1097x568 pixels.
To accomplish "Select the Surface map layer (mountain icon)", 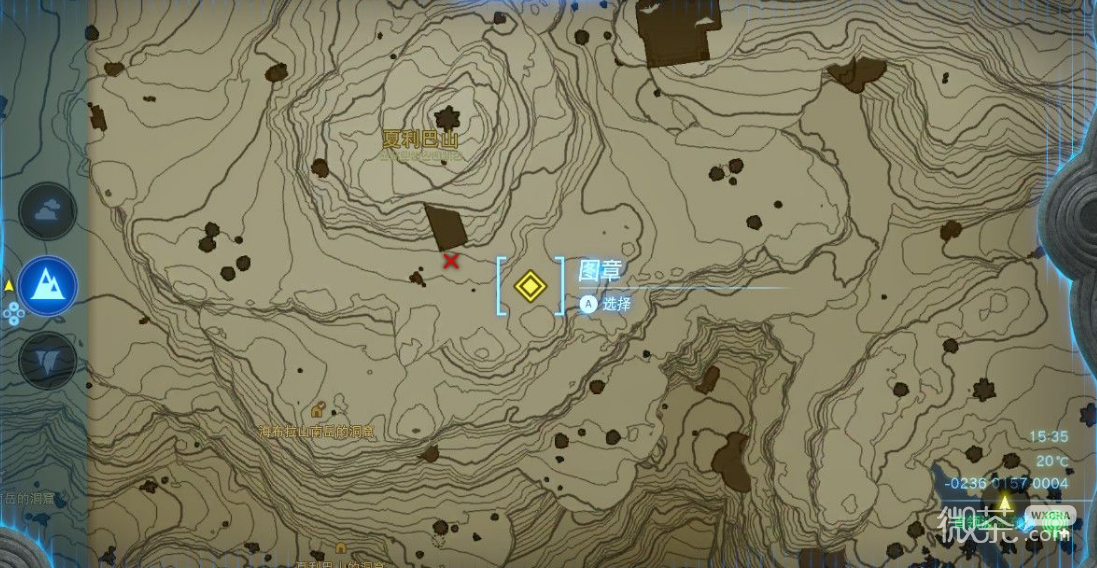I will click(47, 285).
